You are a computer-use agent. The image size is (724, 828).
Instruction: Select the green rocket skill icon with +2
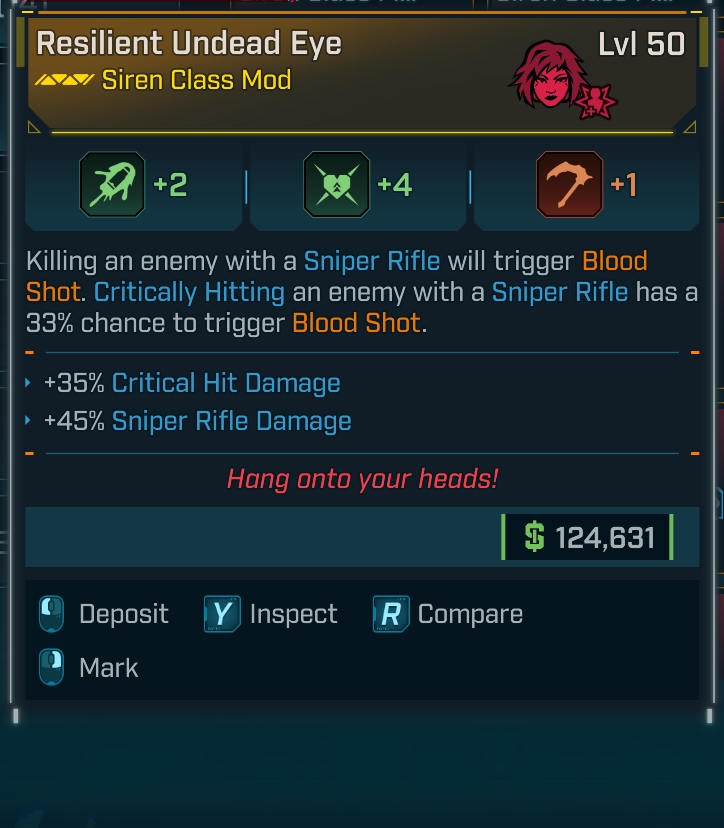112,185
